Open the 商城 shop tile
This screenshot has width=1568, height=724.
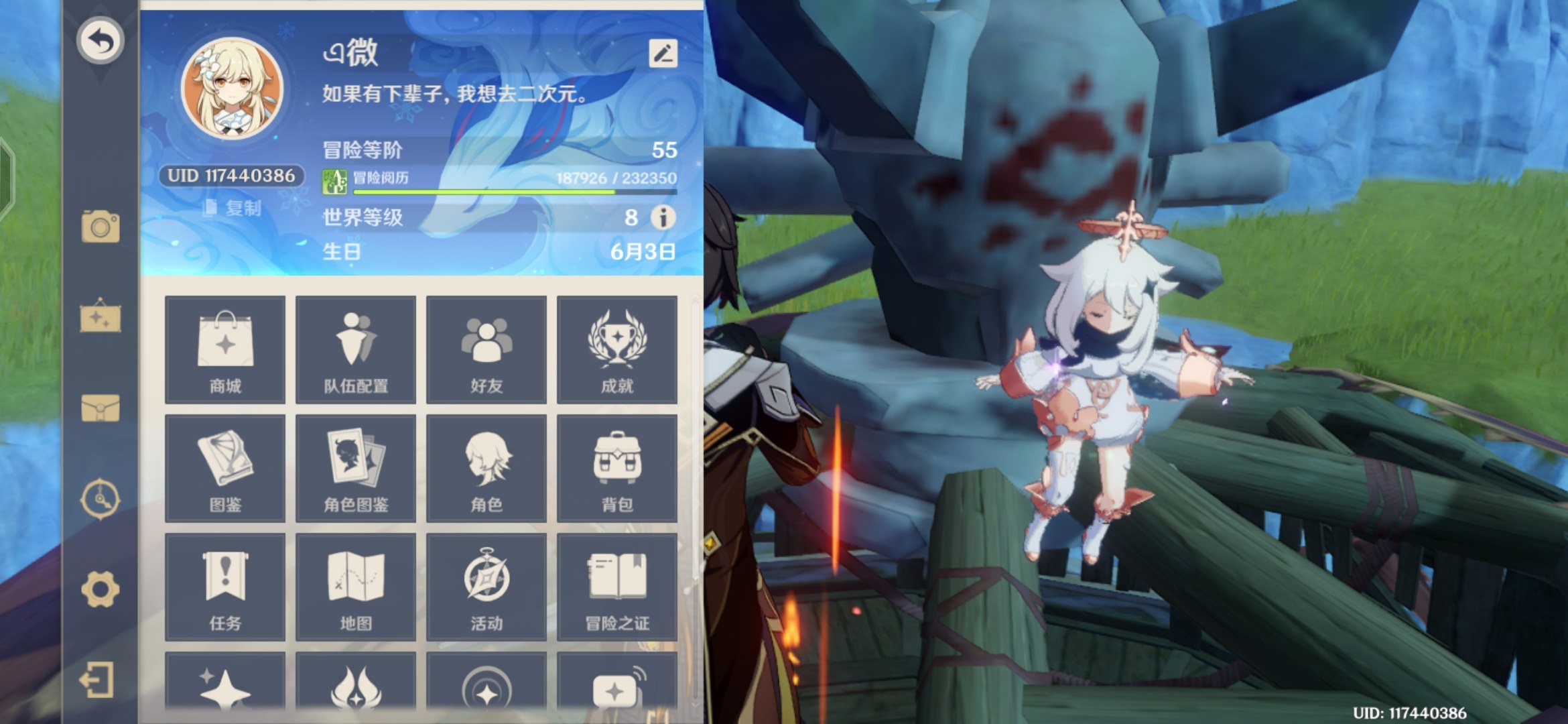tap(225, 350)
